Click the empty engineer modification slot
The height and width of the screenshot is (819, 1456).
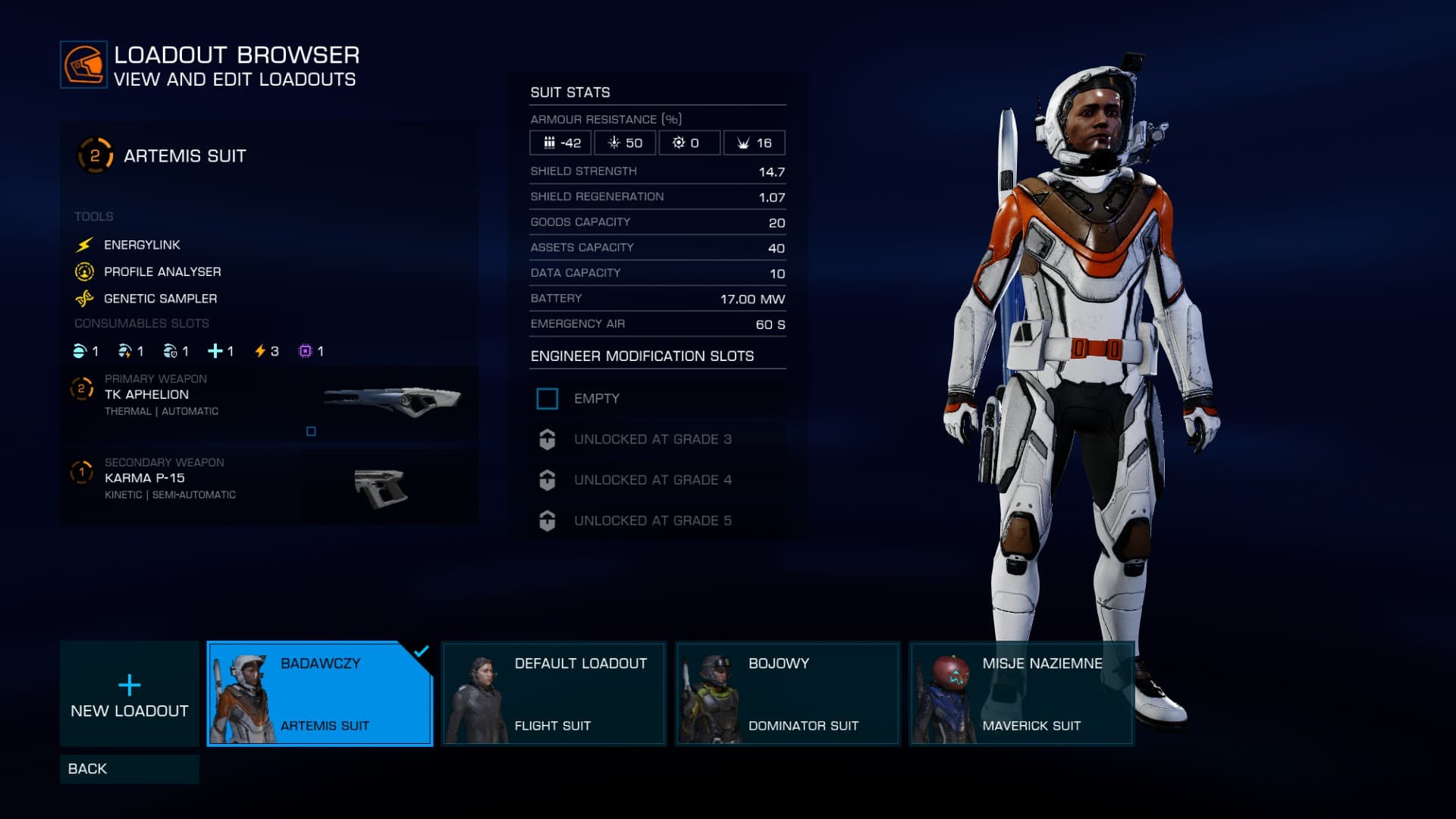[657, 399]
